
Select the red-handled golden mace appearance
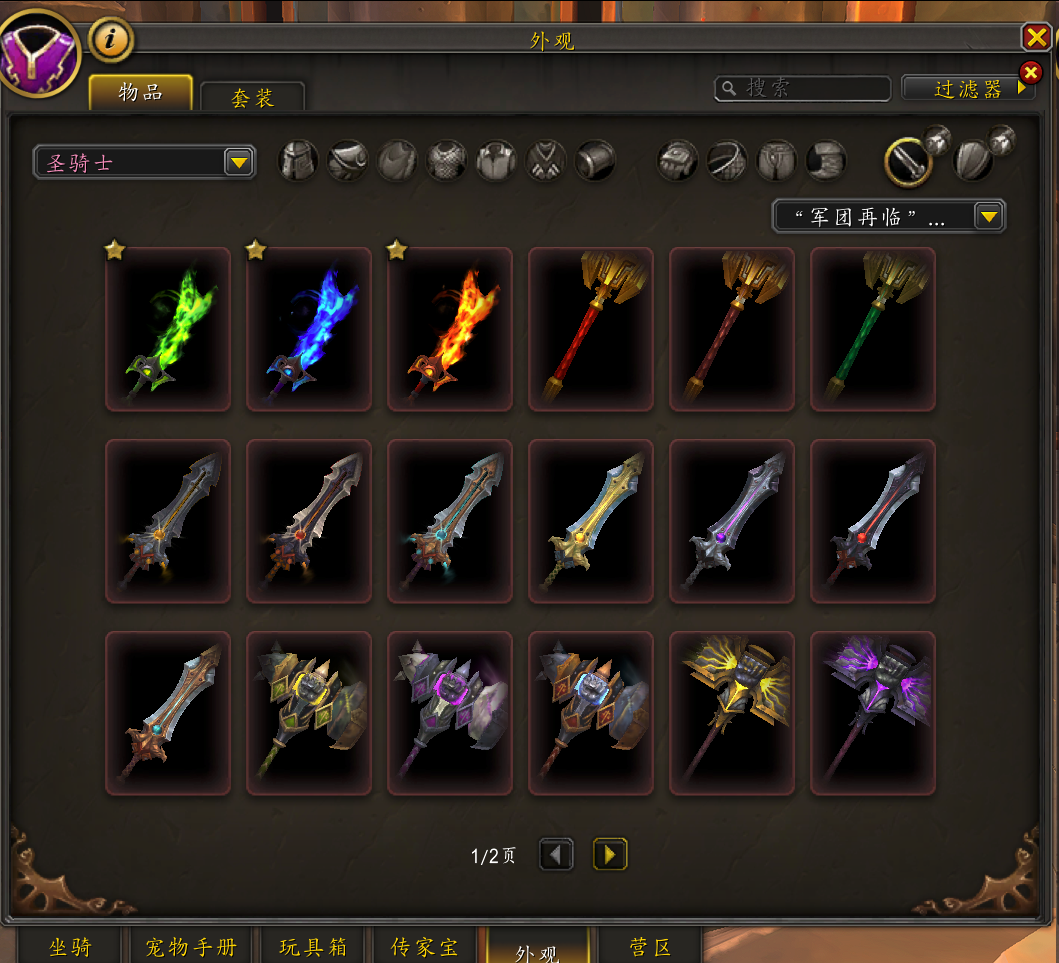[591, 329]
